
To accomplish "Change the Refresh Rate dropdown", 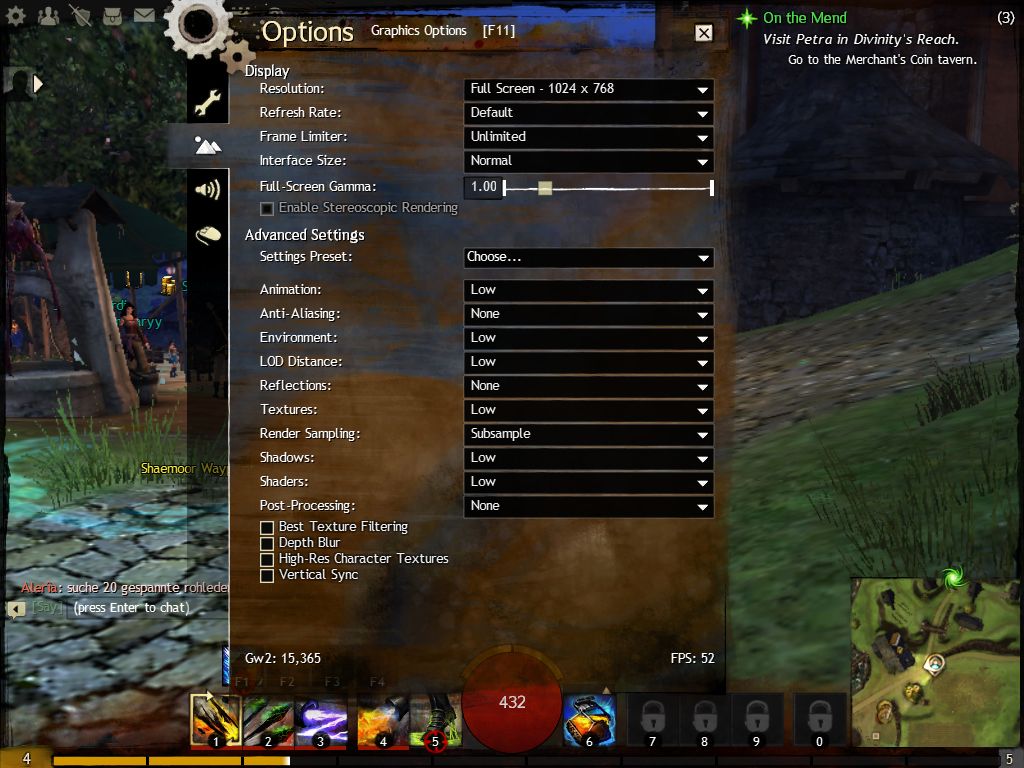I will [x=589, y=113].
